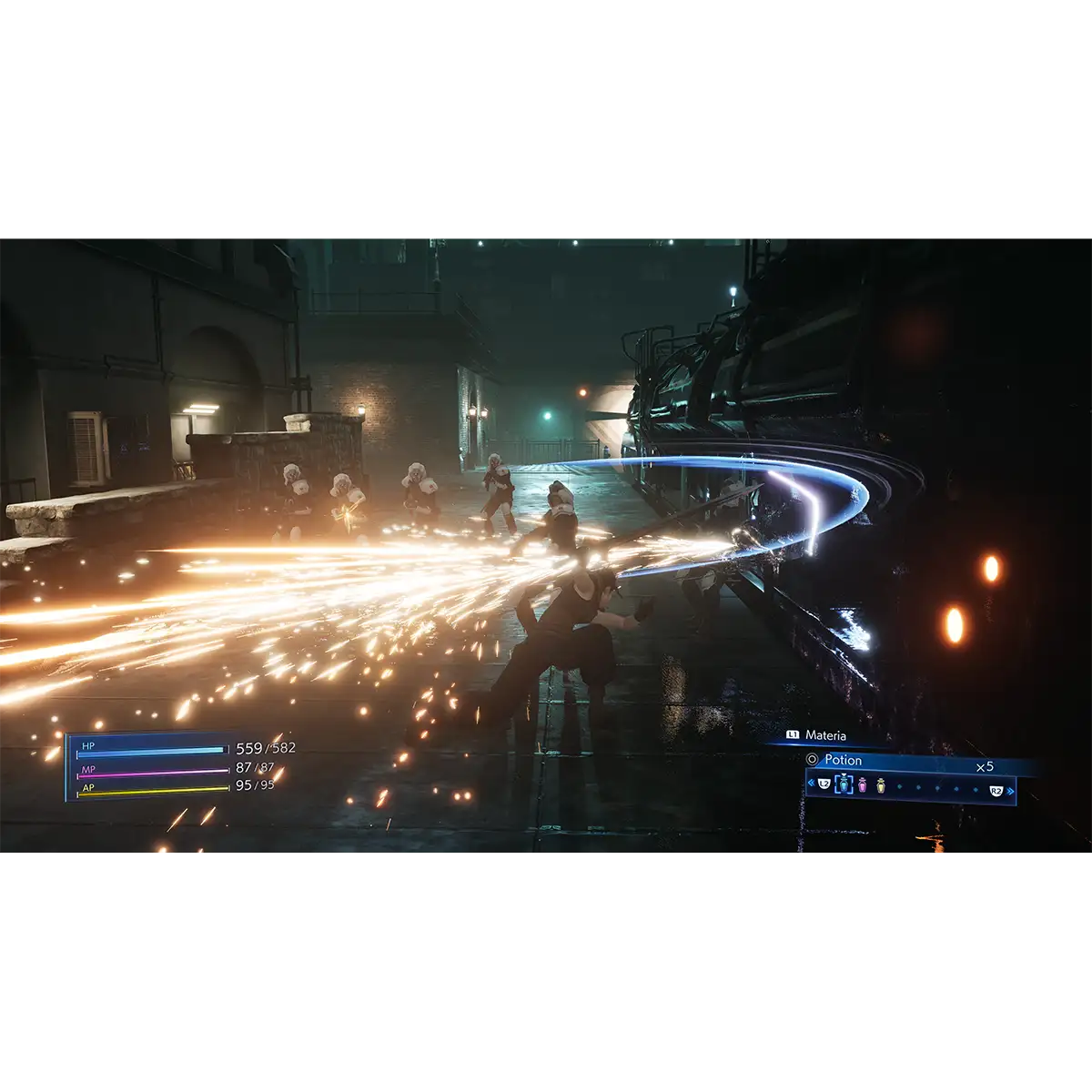This screenshot has width=1092, height=1092.
Task: Select the yellow potion icon
Action: [881, 784]
